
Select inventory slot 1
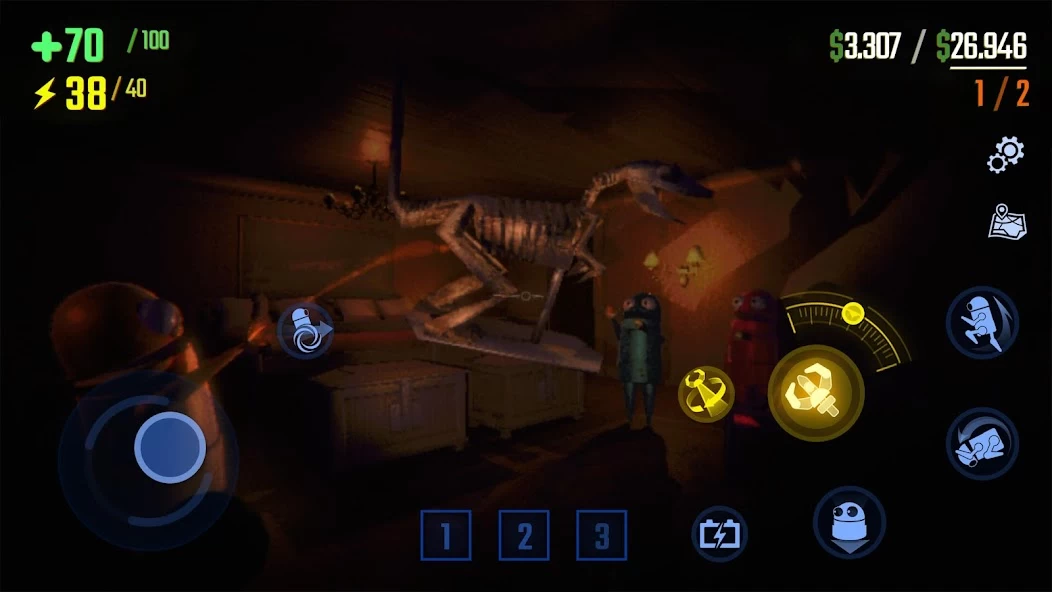(446, 535)
